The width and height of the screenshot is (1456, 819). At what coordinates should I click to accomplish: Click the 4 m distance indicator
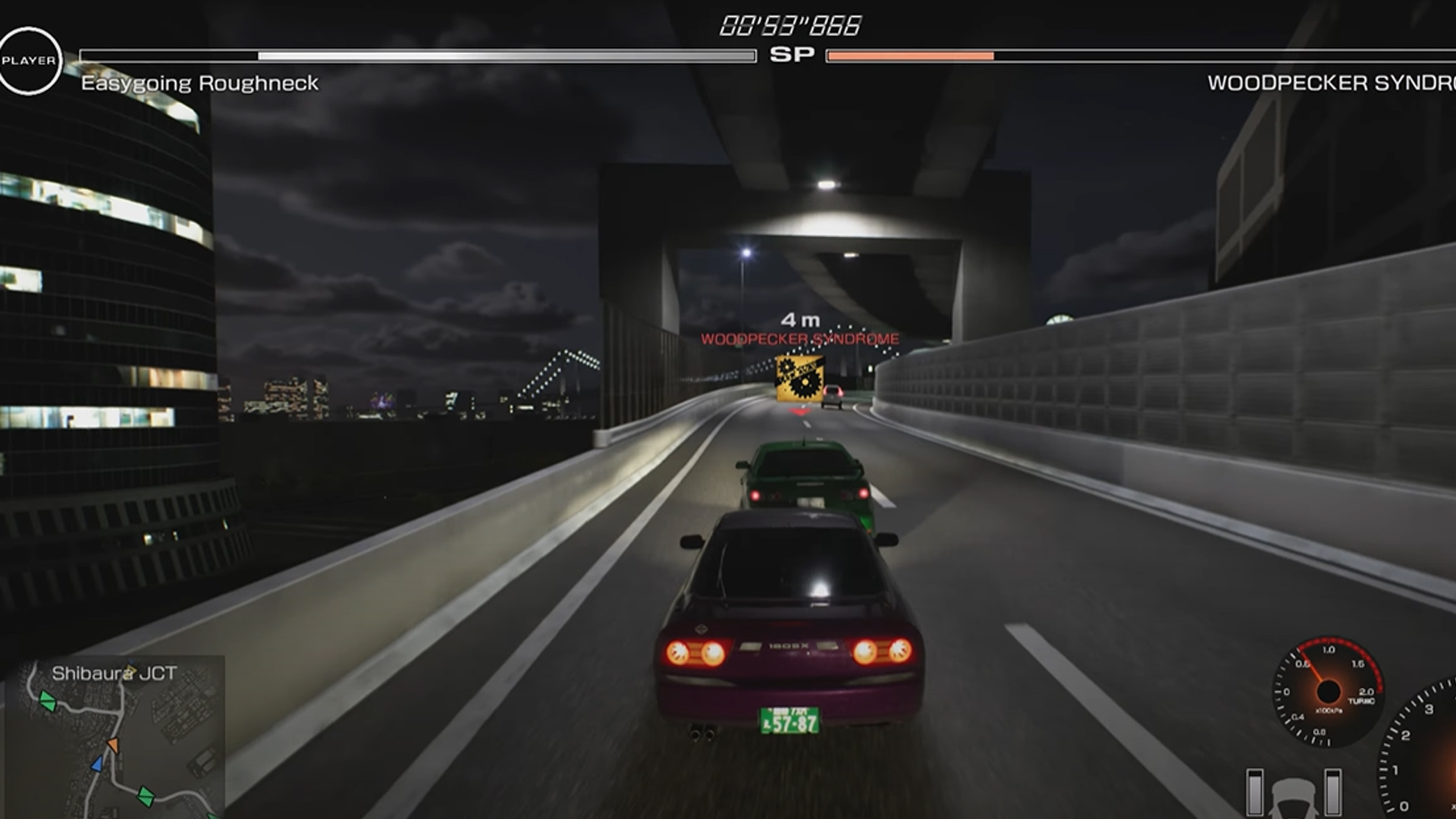(801, 320)
